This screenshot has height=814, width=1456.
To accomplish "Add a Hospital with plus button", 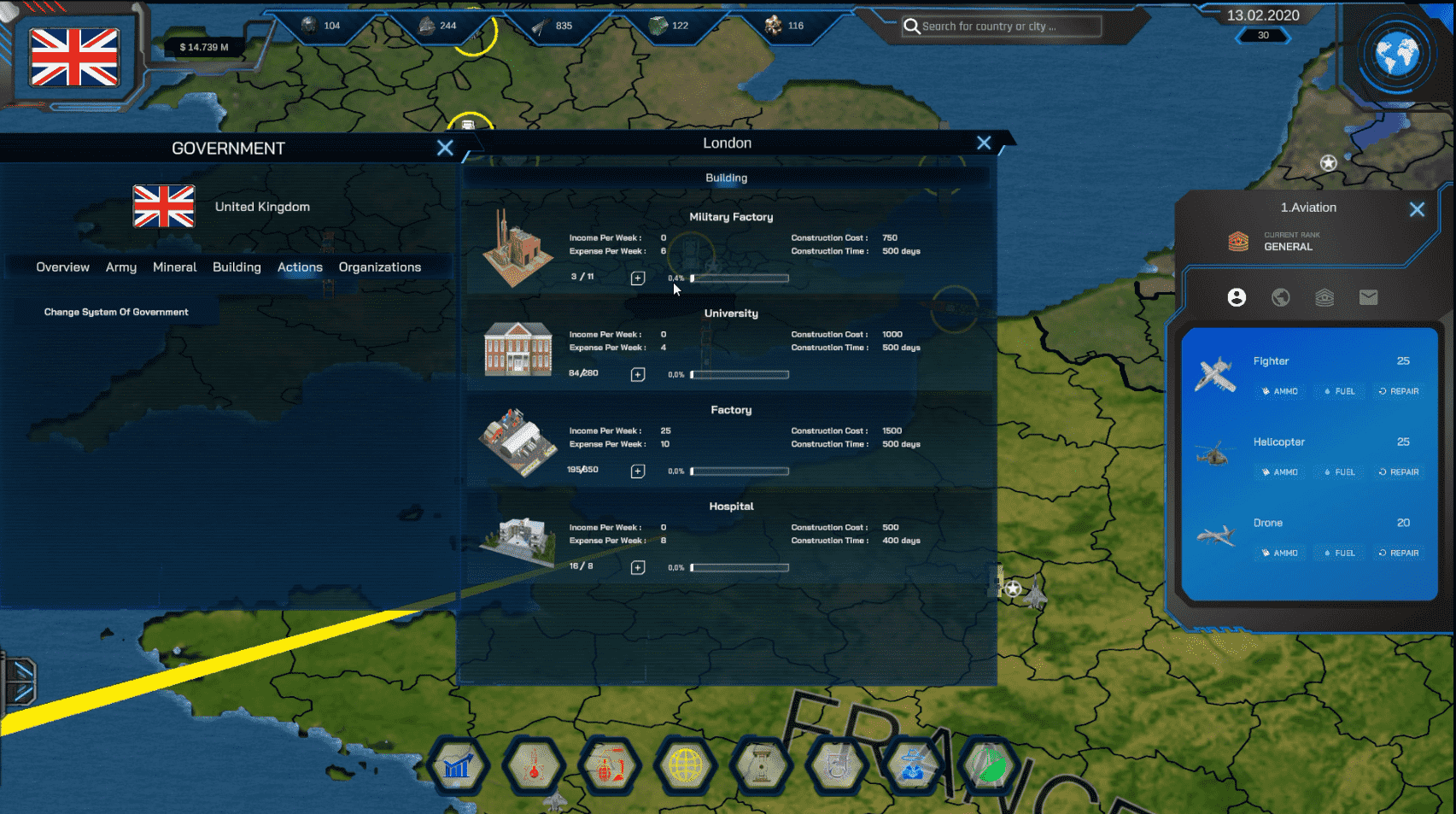I will (638, 568).
